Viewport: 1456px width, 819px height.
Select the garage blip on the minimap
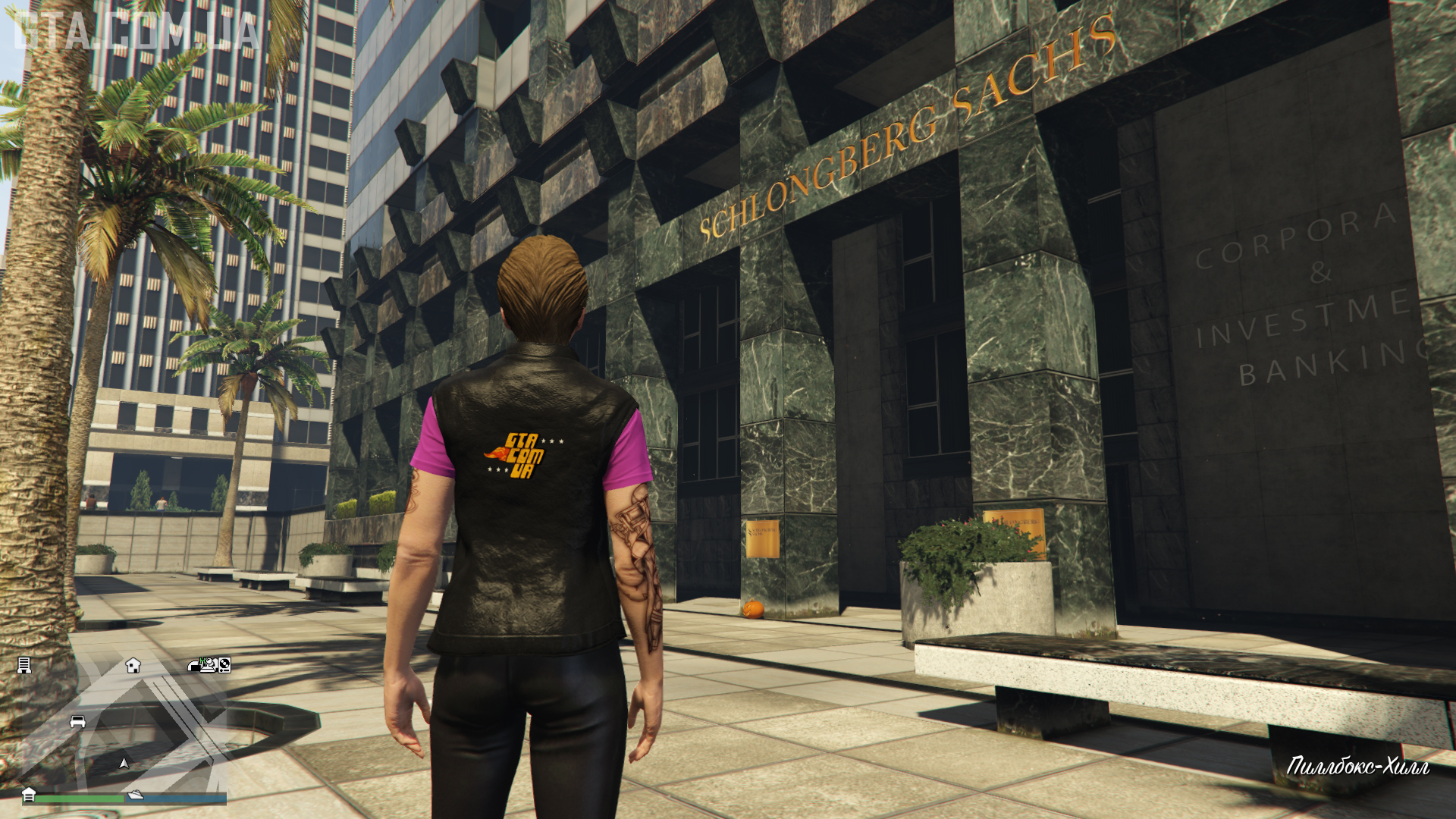click(x=29, y=794)
